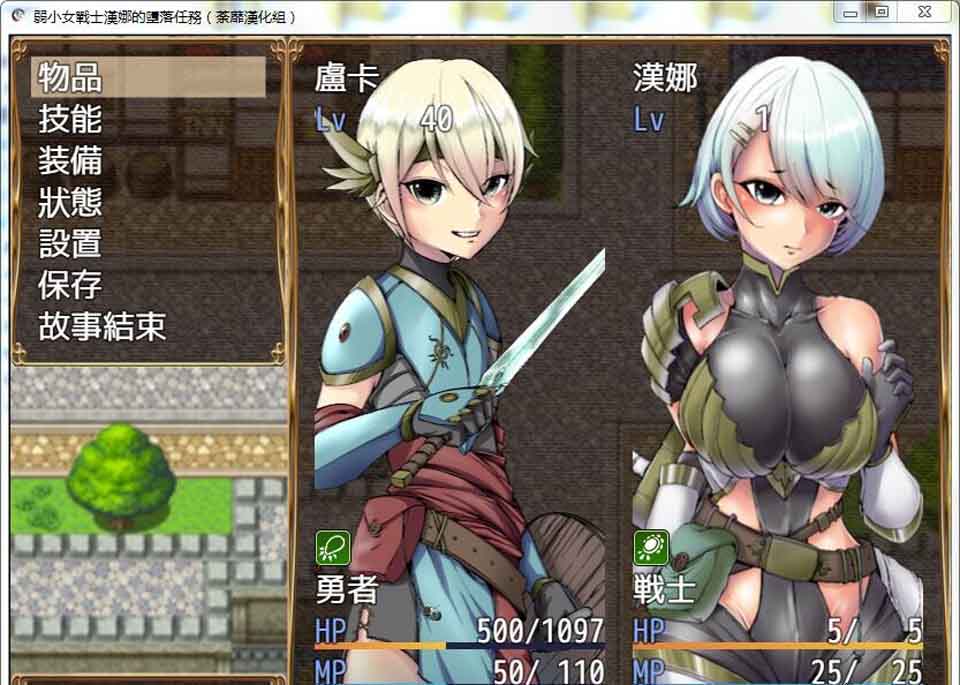
Task: Close the game window
Action: 923,12
